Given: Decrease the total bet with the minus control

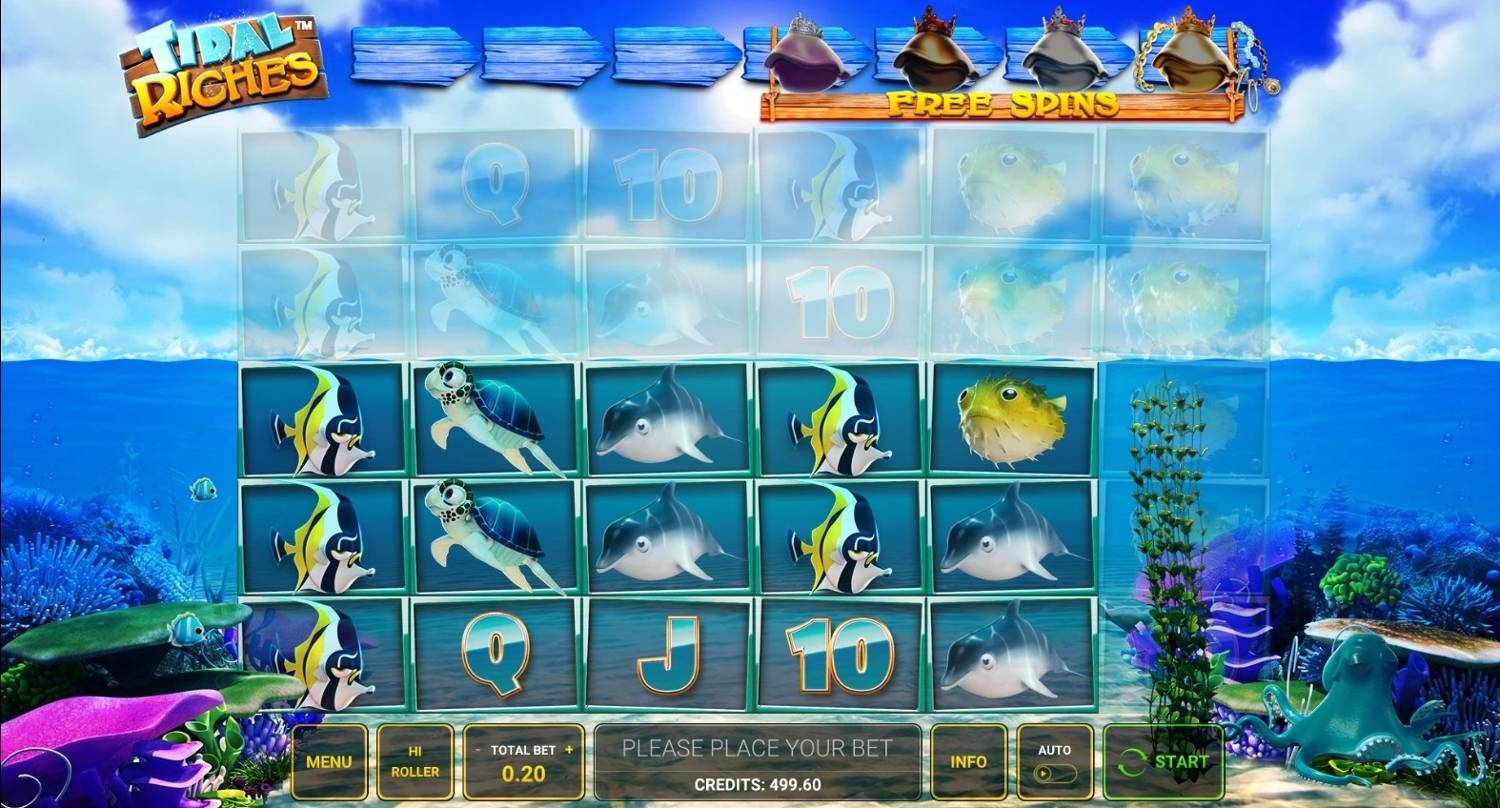Looking at the screenshot, I should (x=477, y=749).
